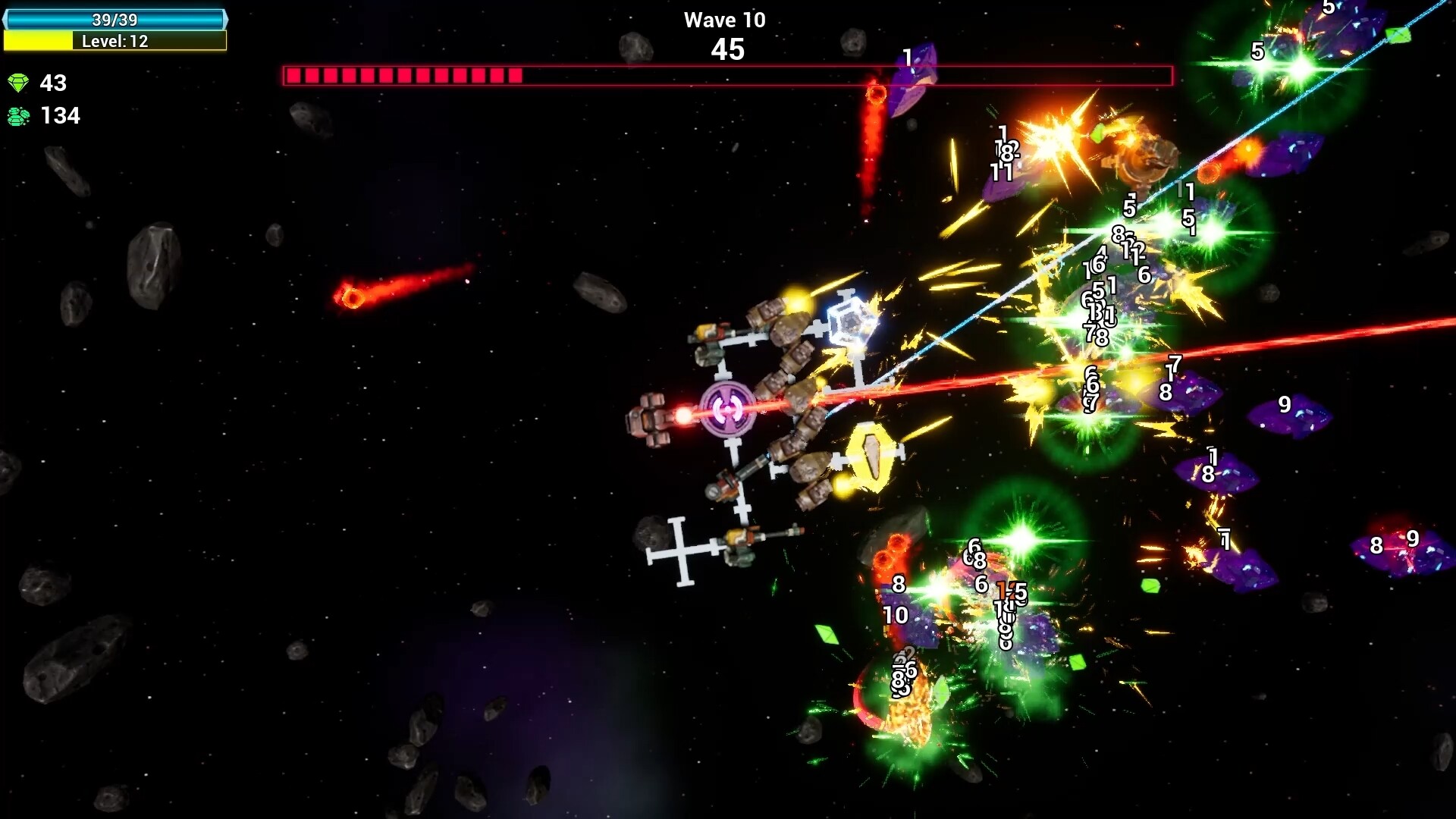The height and width of the screenshot is (819, 1456).
Task: Click the gem counter reading 43
Action: click(x=55, y=83)
